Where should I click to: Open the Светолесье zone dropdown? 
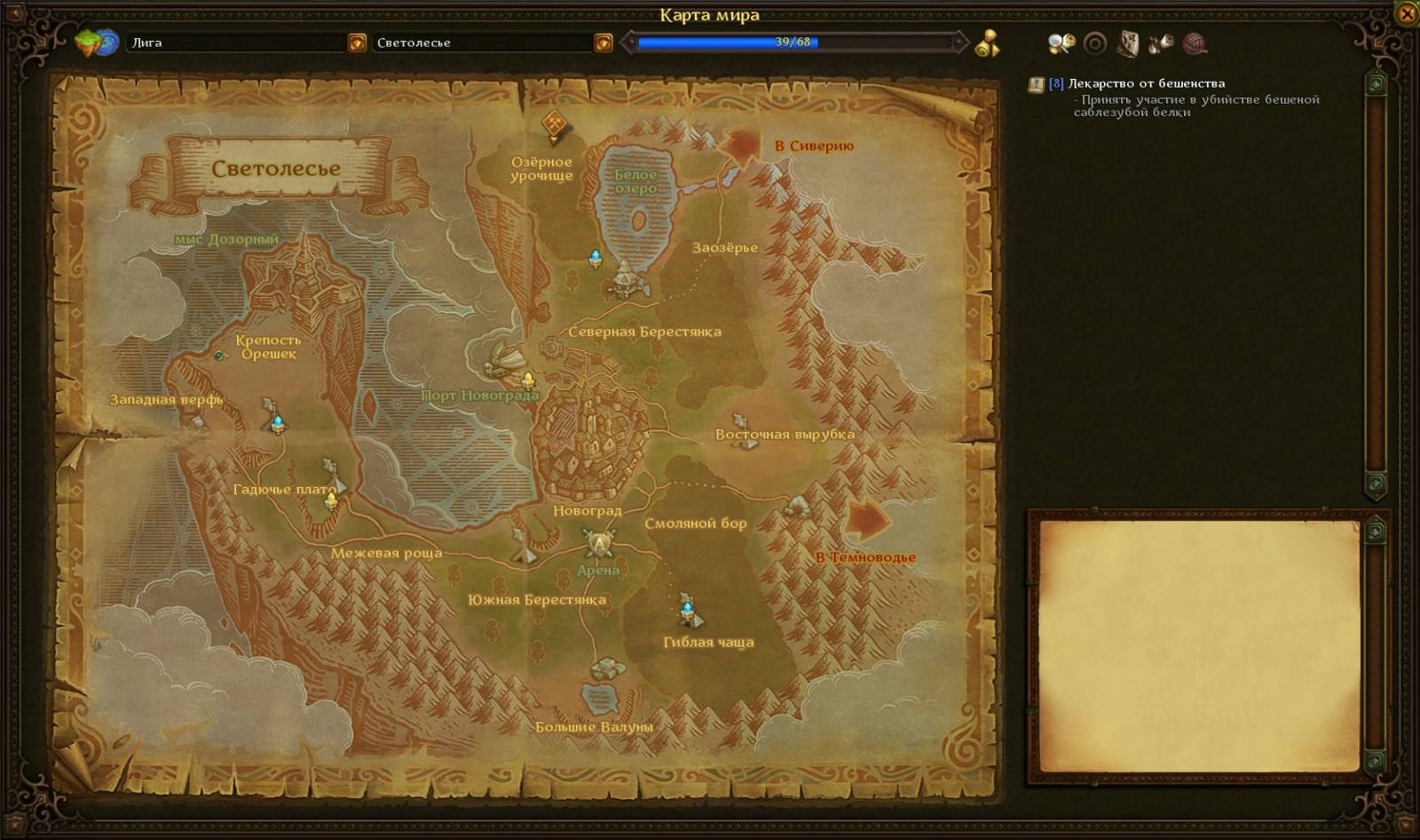pos(603,43)
